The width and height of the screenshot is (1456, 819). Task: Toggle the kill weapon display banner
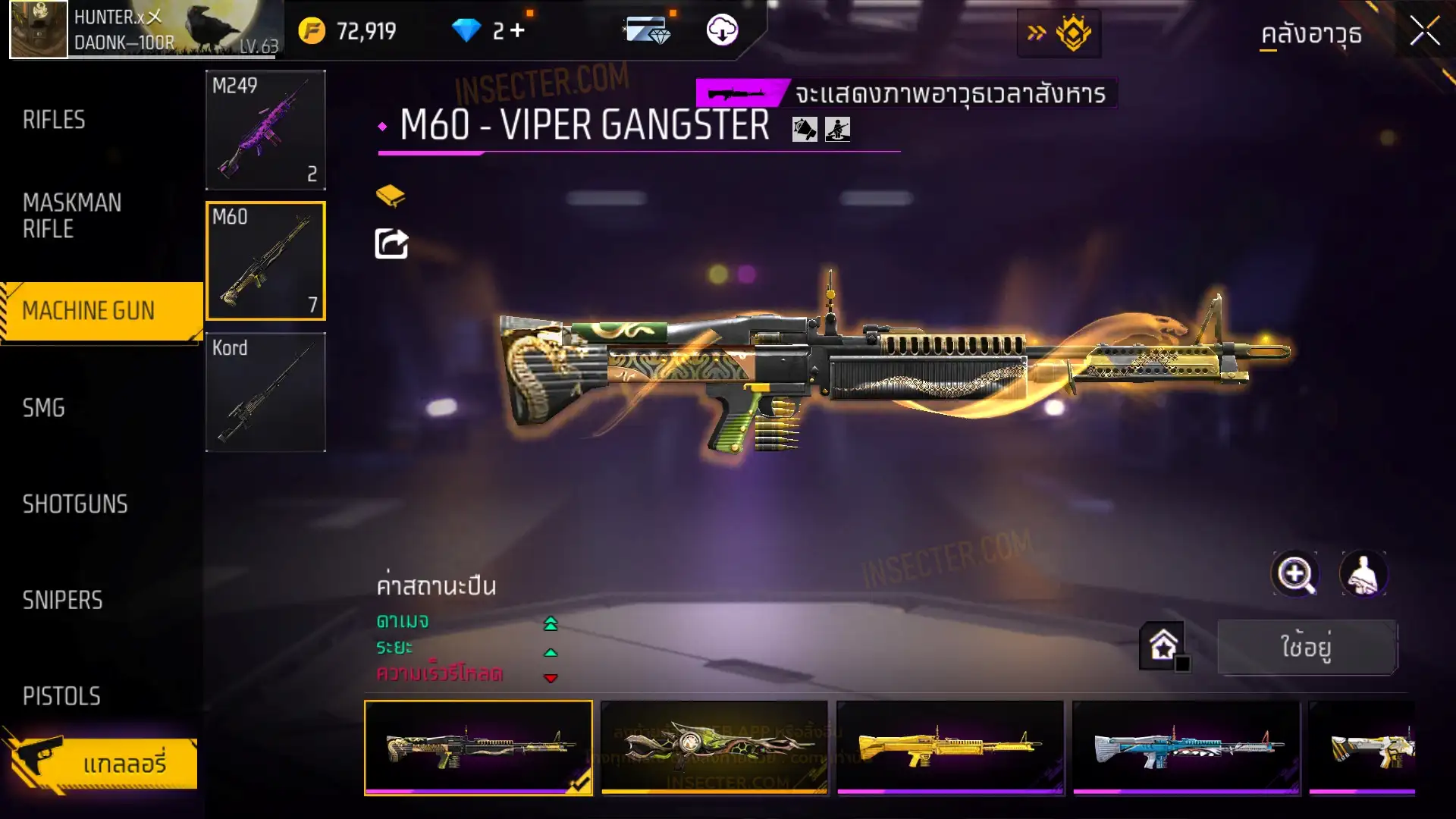tap(906, 93)
